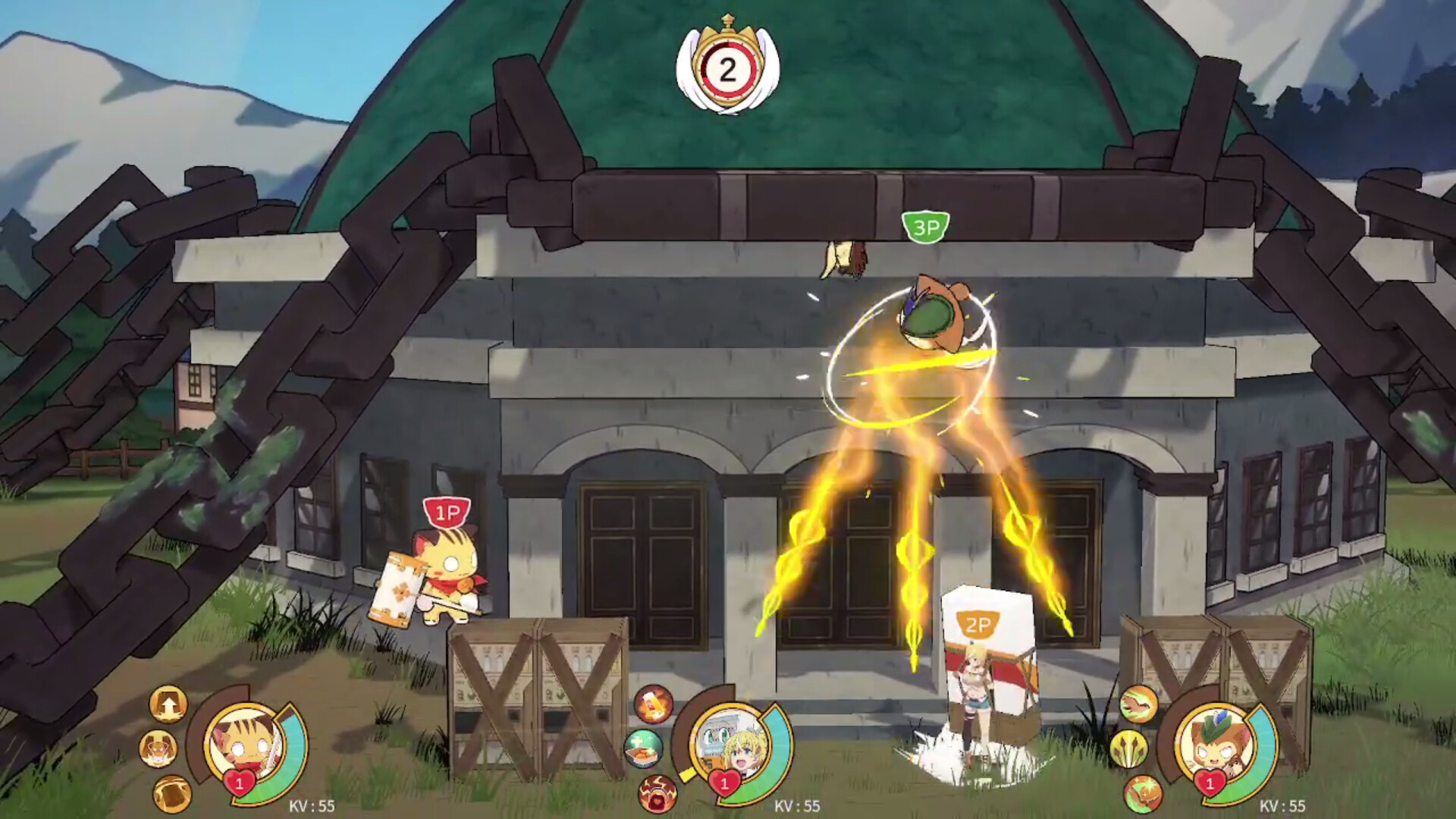Viewport: 1456px width, 819px height.
Task: Activate the orange bird dash skill
Action: click(x=1138, y=704)
